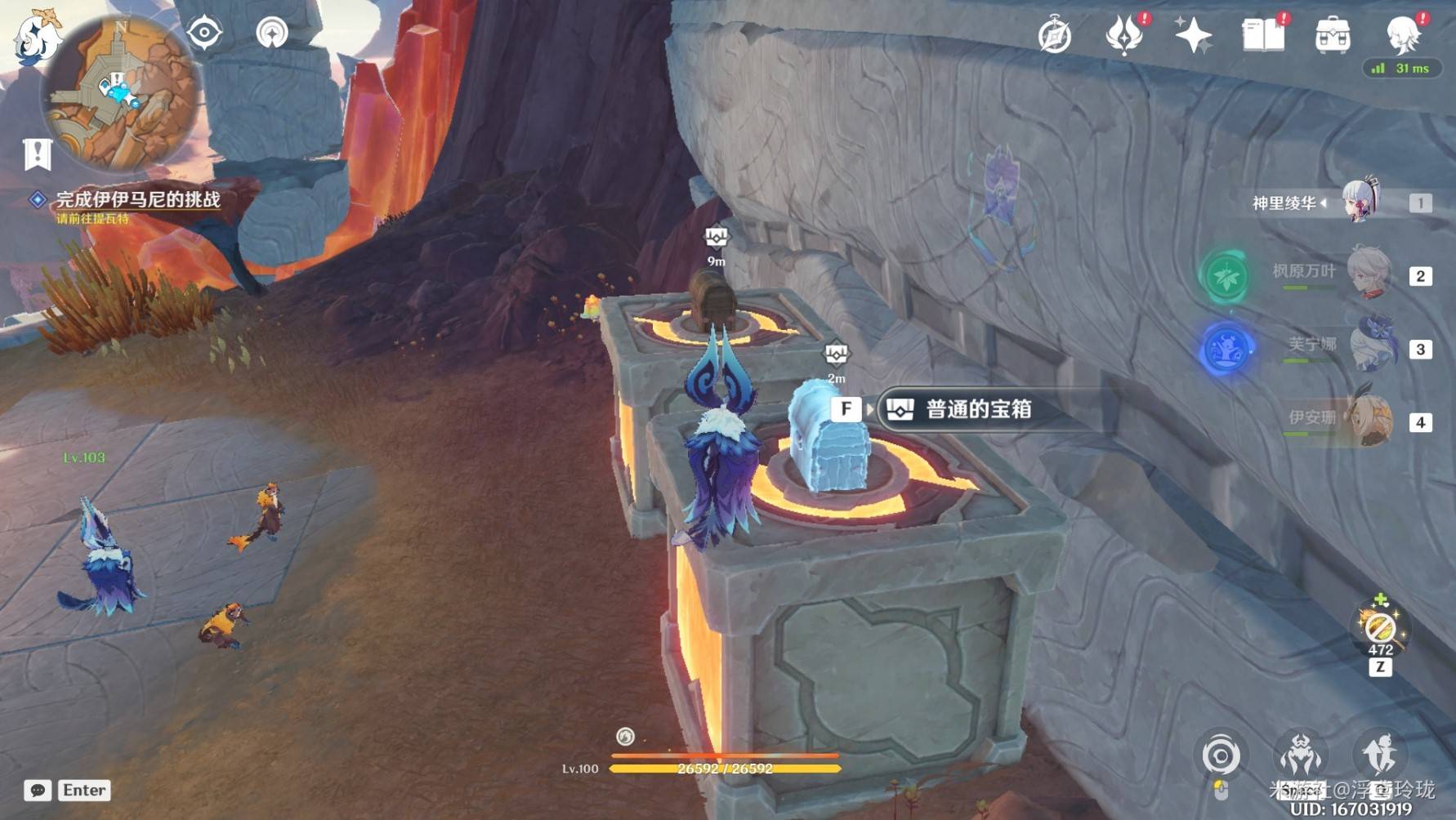Switch to party member 枫原万叶

[1367, 274]
